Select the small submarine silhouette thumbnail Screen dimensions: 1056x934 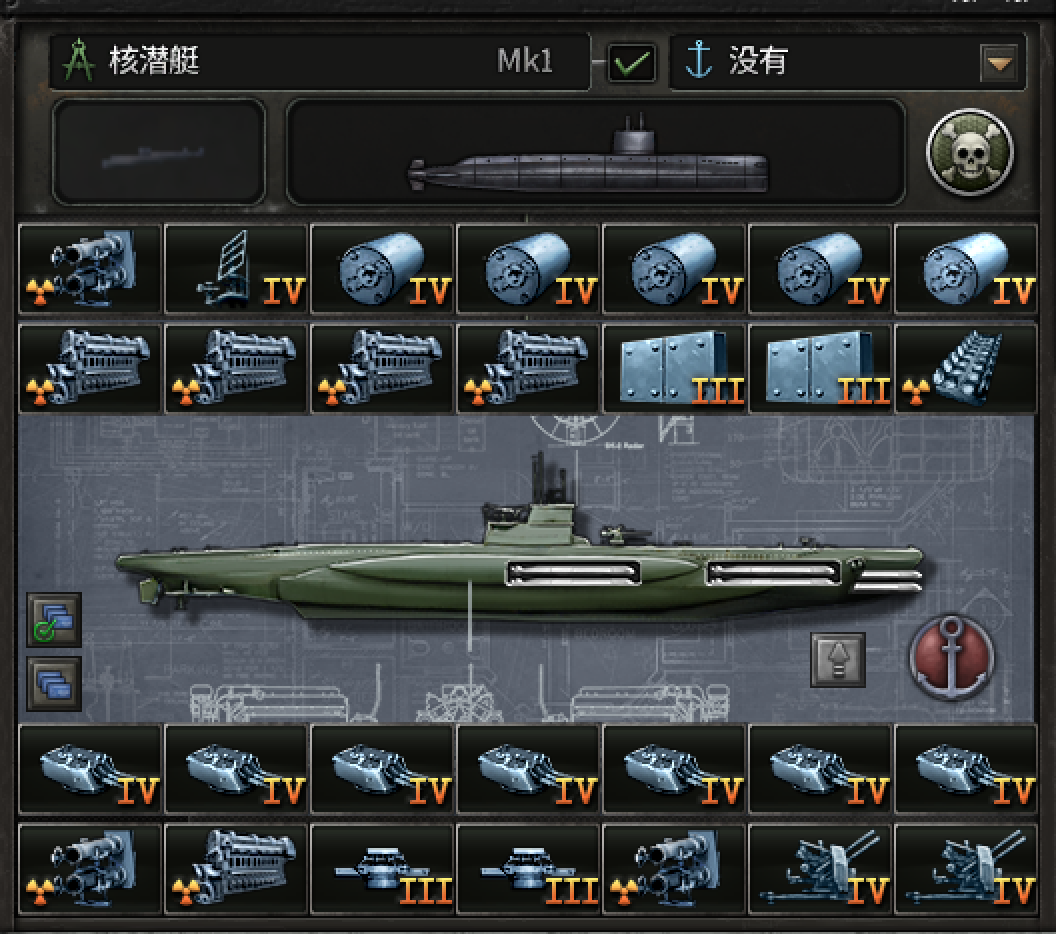(x=159, y=153)
